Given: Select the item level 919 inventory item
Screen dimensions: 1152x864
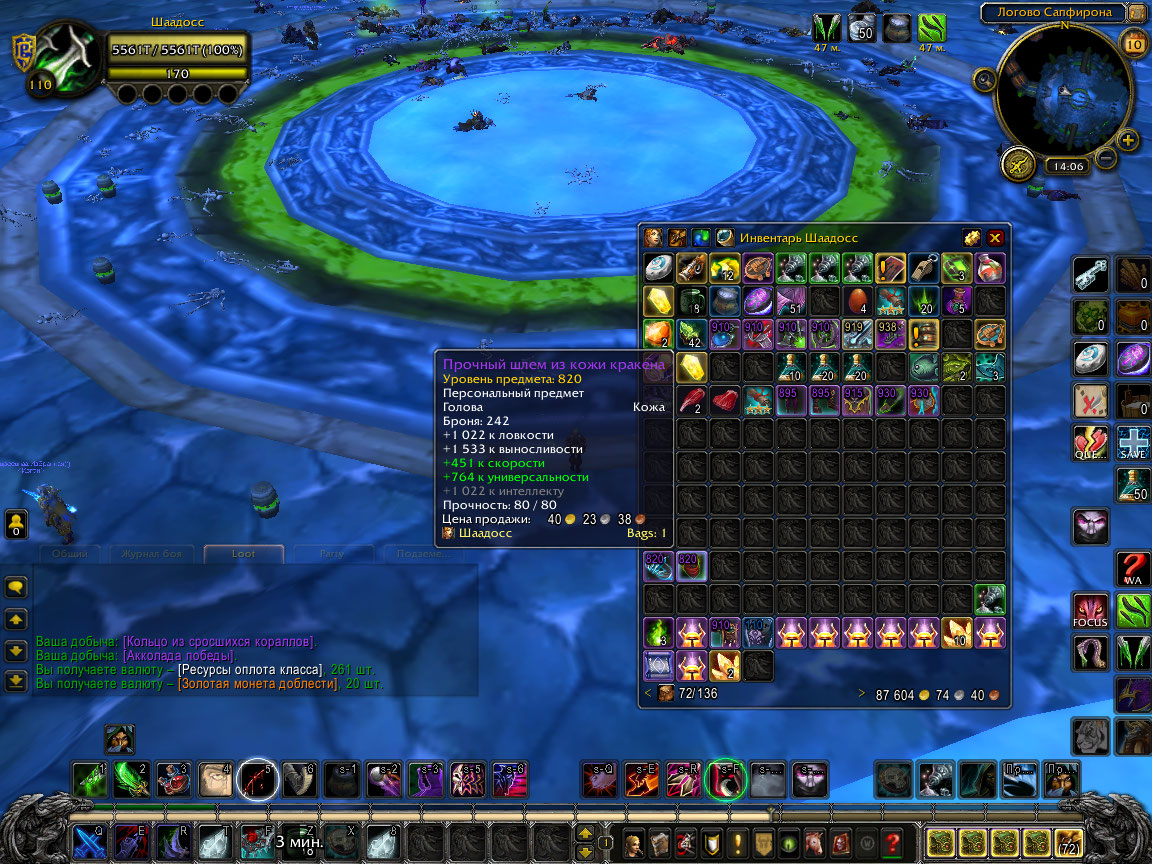Looking at the screenshot, I should click(x=855, y=334).
